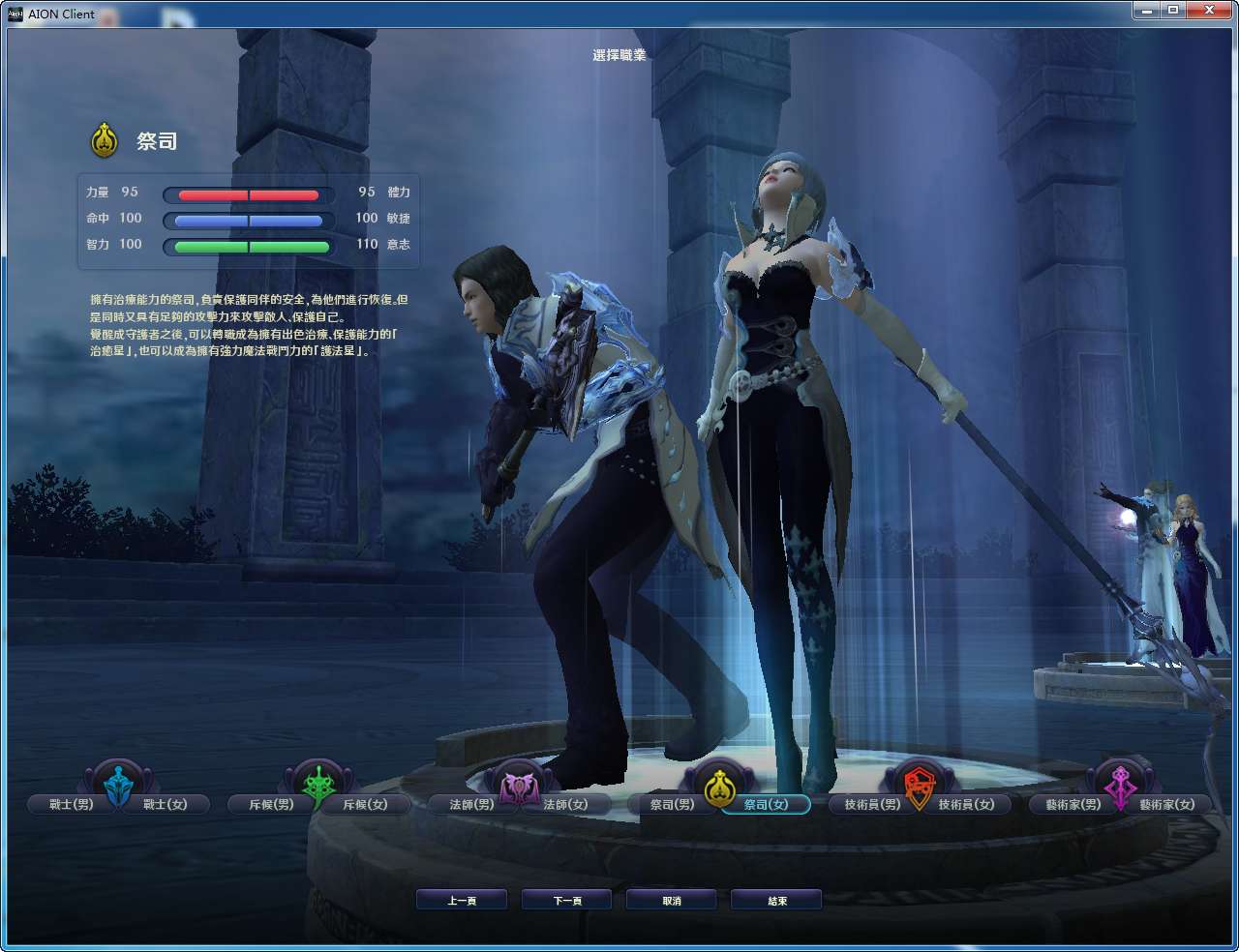
Task: Click the female priest character model
Action: [x=784, y=435]
